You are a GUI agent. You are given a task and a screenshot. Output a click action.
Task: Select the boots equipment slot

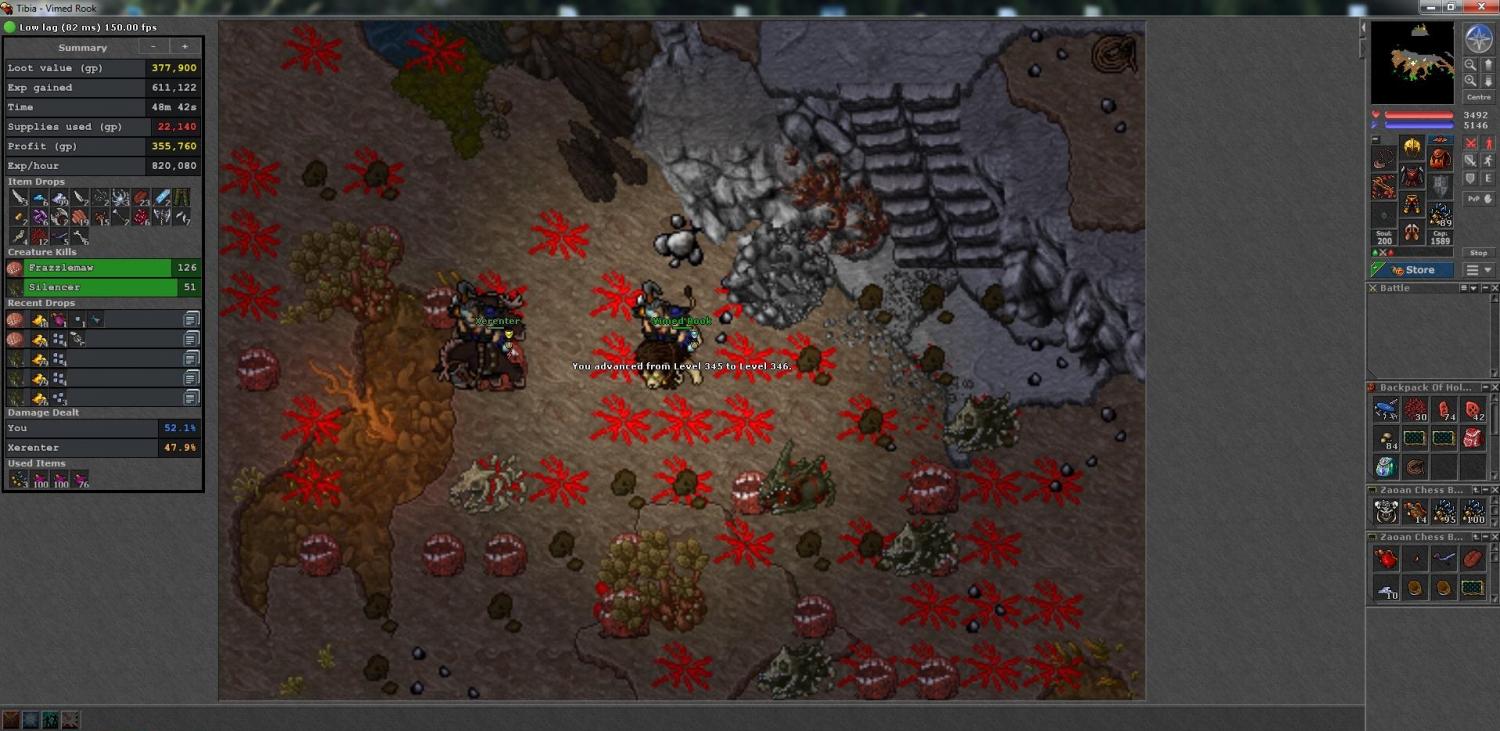coord(1412,234)
